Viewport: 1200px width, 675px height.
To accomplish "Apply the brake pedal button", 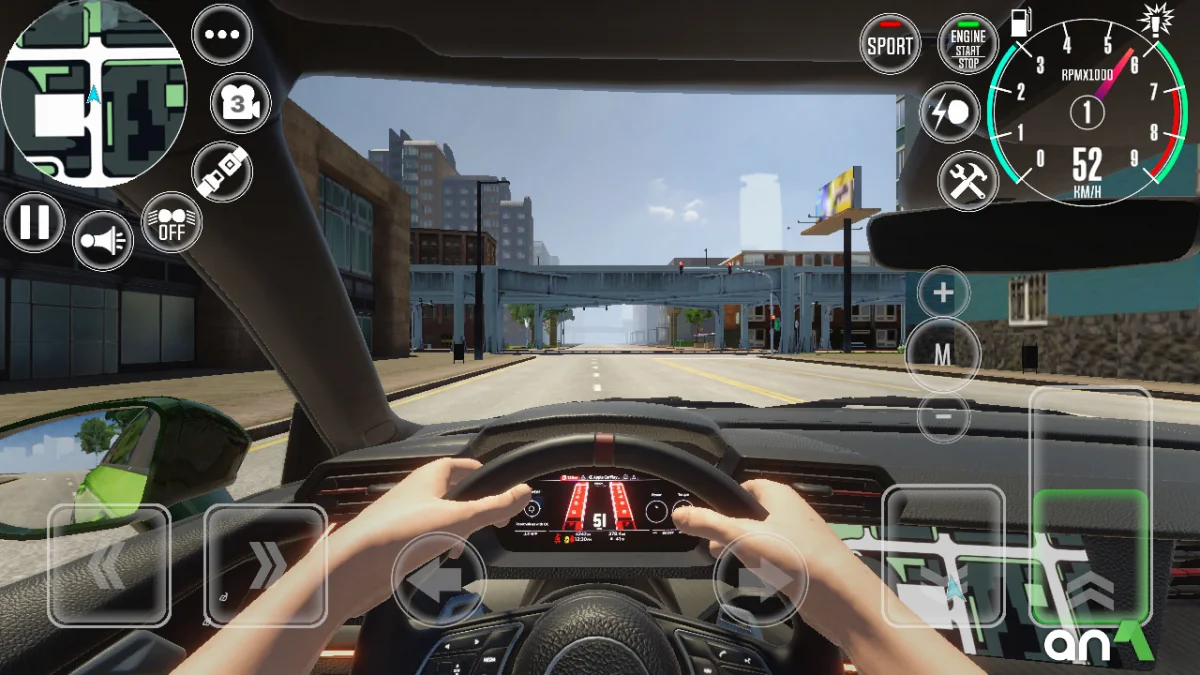I will point(943,556).
